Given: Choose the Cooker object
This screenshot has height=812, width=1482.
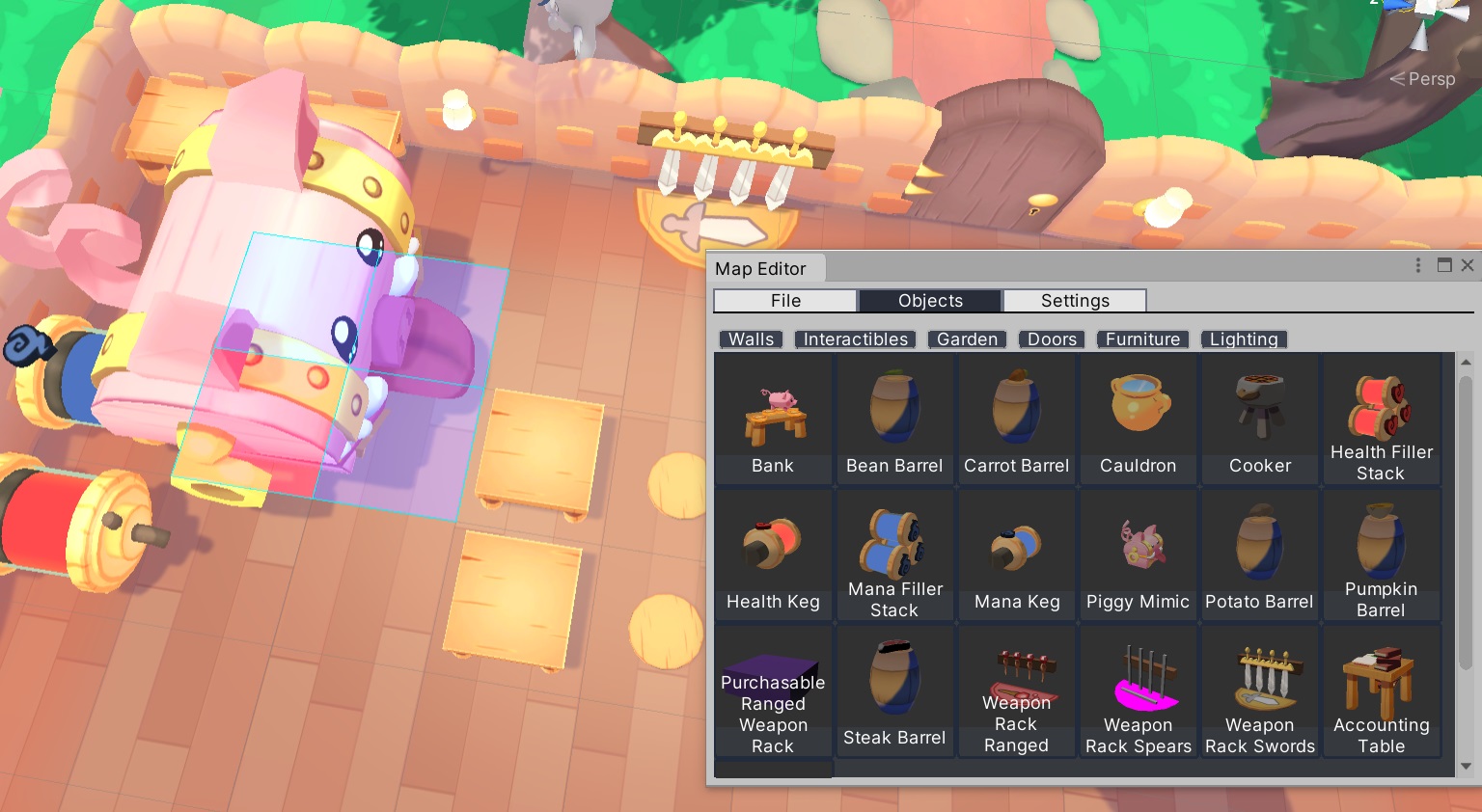Looking at the screenshot, I should click(x=1260, y=419).
